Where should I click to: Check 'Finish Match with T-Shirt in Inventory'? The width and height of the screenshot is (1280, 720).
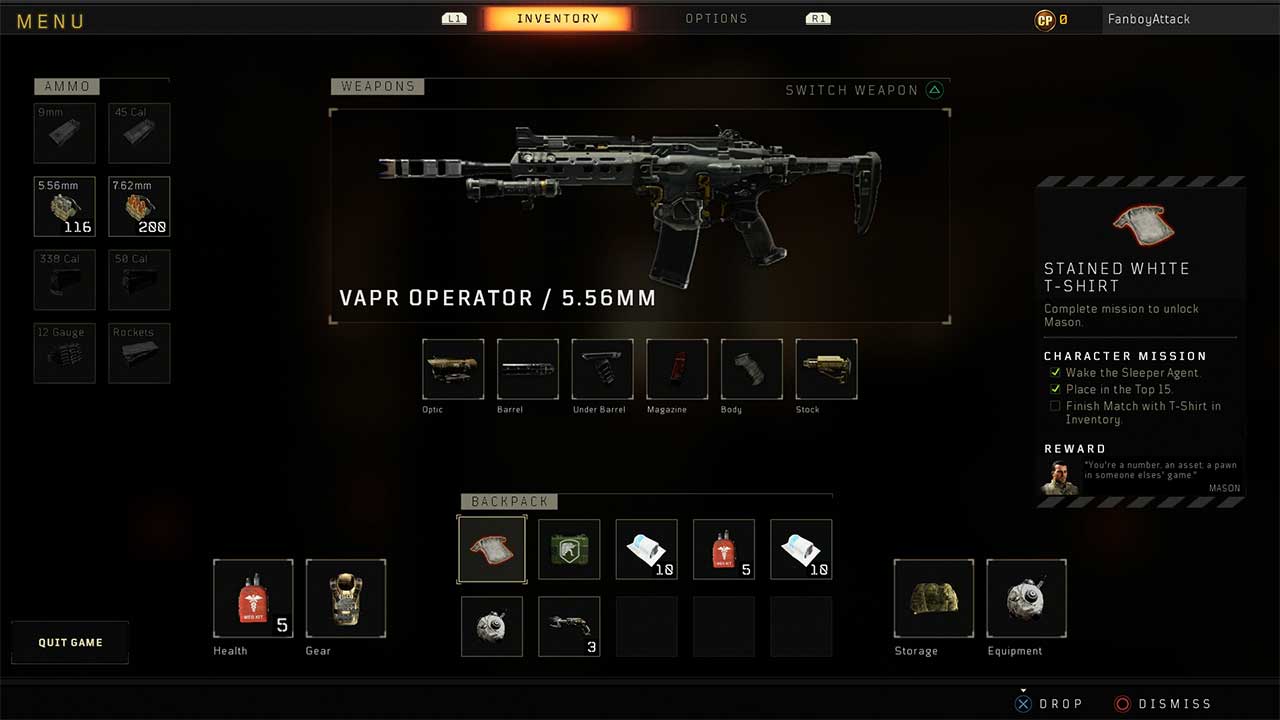[1056, 406]
